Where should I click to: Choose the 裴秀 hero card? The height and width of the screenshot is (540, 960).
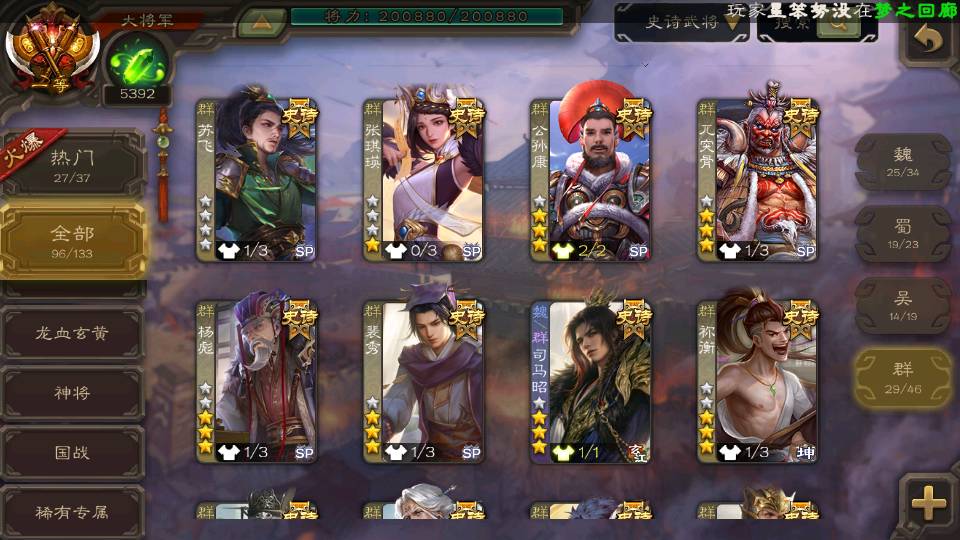423,382
